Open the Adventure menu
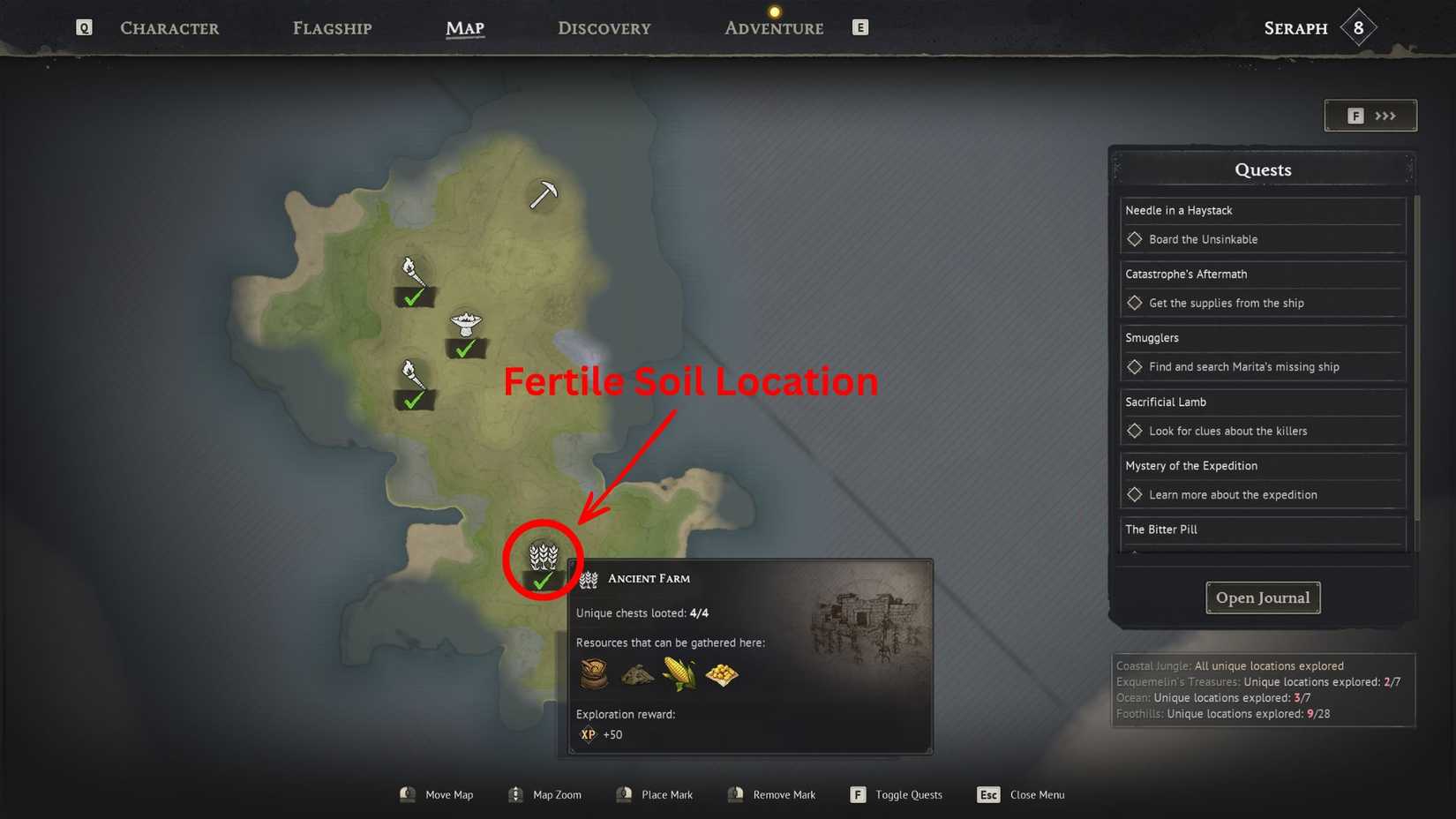 773,27
